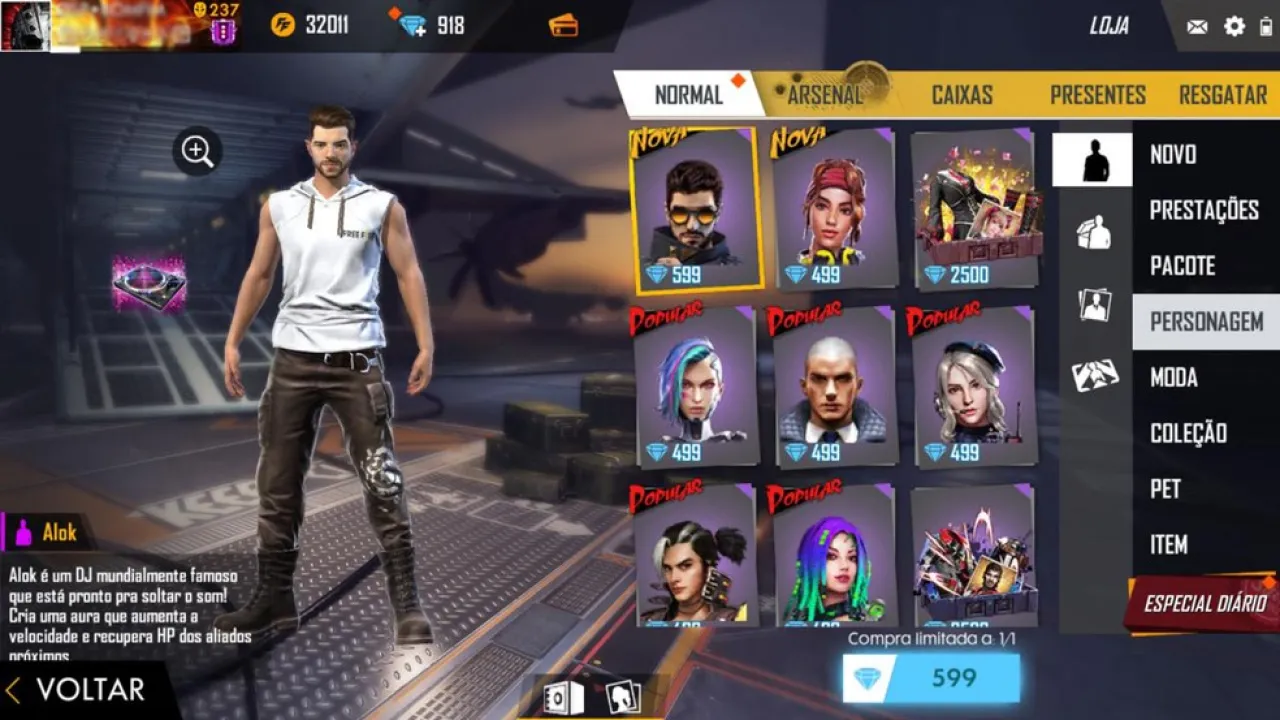Image resolution: width=1280 pixels, height=720 pixels.
Task: Select MODA from the category list
Action: [1172, 378]
